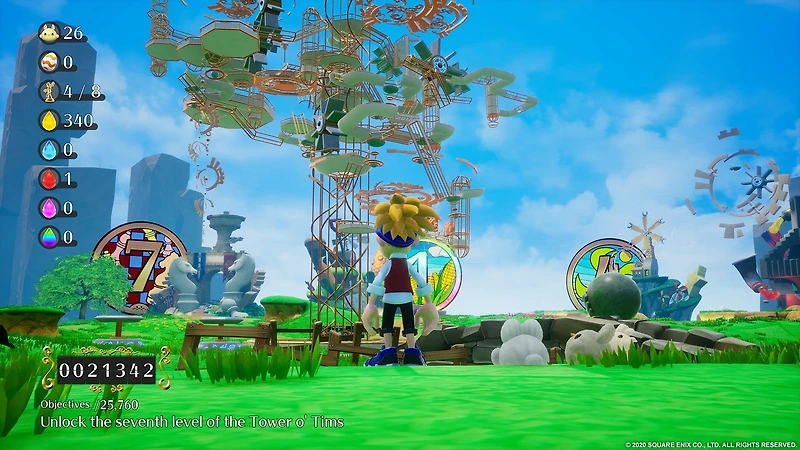Viewport: 800px width, 450px height.
Task: Click the golden Balan statue icon
Action: point(48,91)
